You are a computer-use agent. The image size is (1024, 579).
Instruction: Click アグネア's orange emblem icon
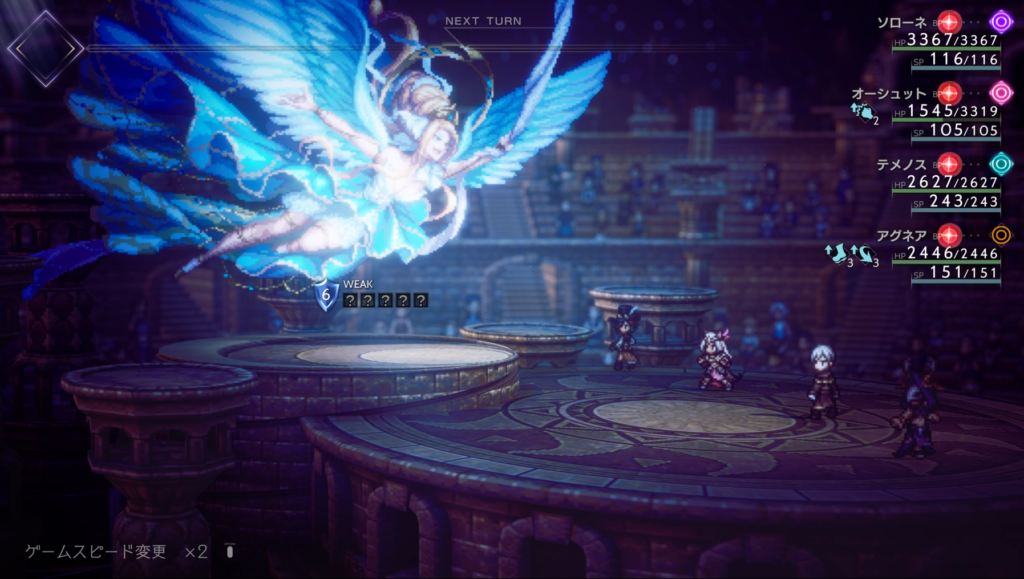pos(1000,235)
